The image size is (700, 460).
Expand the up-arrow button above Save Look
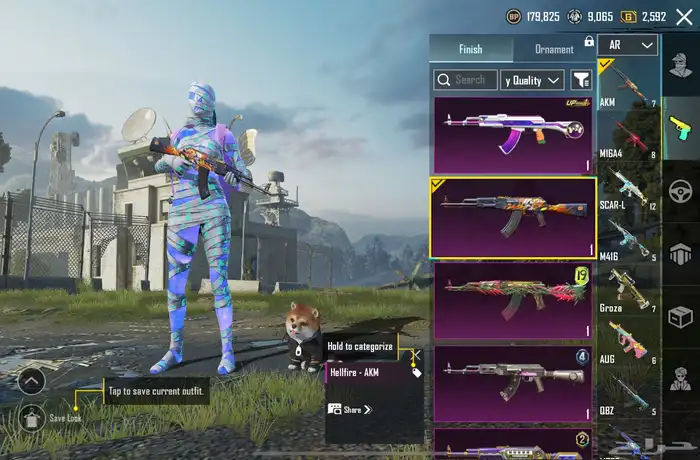31,381
